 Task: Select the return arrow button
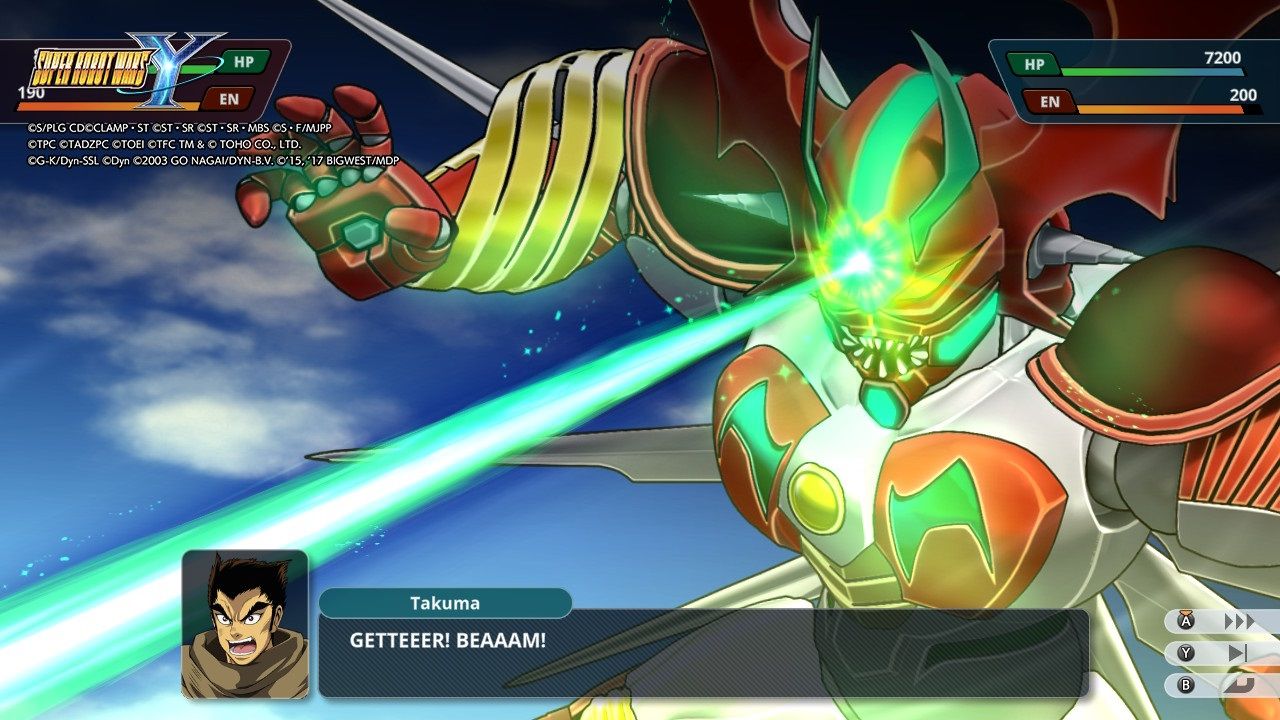coord(1238,685)
